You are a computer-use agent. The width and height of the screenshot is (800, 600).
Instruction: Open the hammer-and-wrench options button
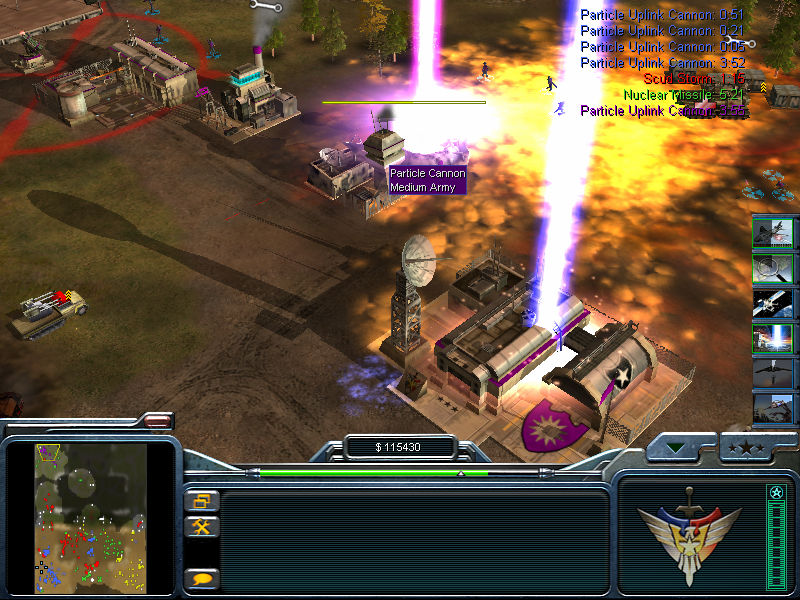[201, 526]
